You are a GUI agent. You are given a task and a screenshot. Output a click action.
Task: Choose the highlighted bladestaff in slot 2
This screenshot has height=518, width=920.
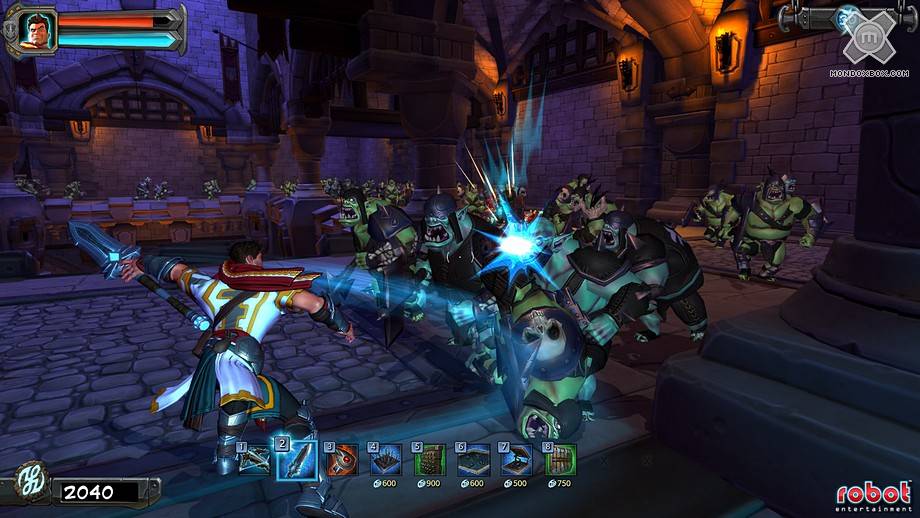(297, 460)
